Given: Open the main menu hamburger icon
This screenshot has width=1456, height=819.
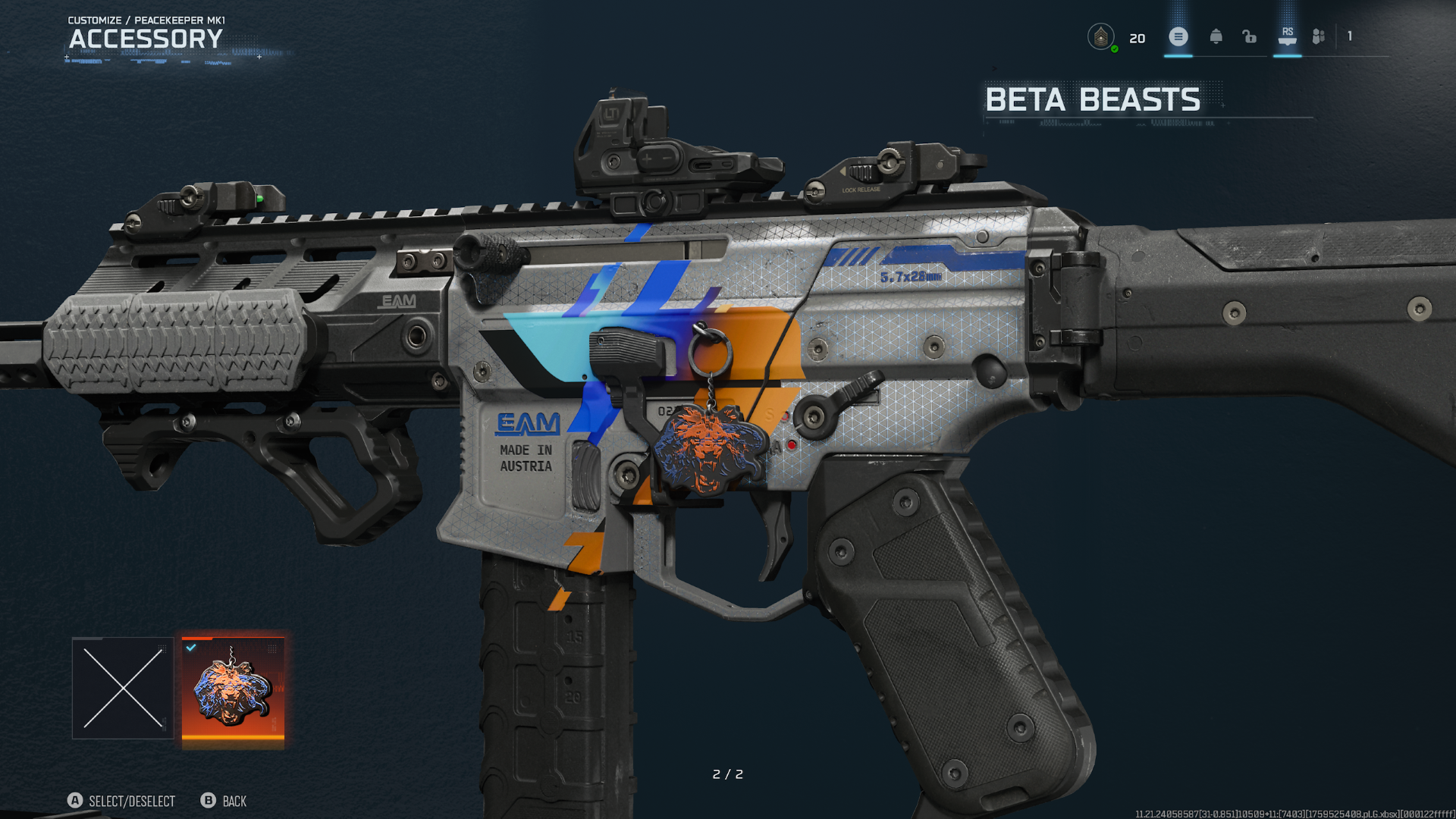Looking at the screenshot, I should [1178, 36].
